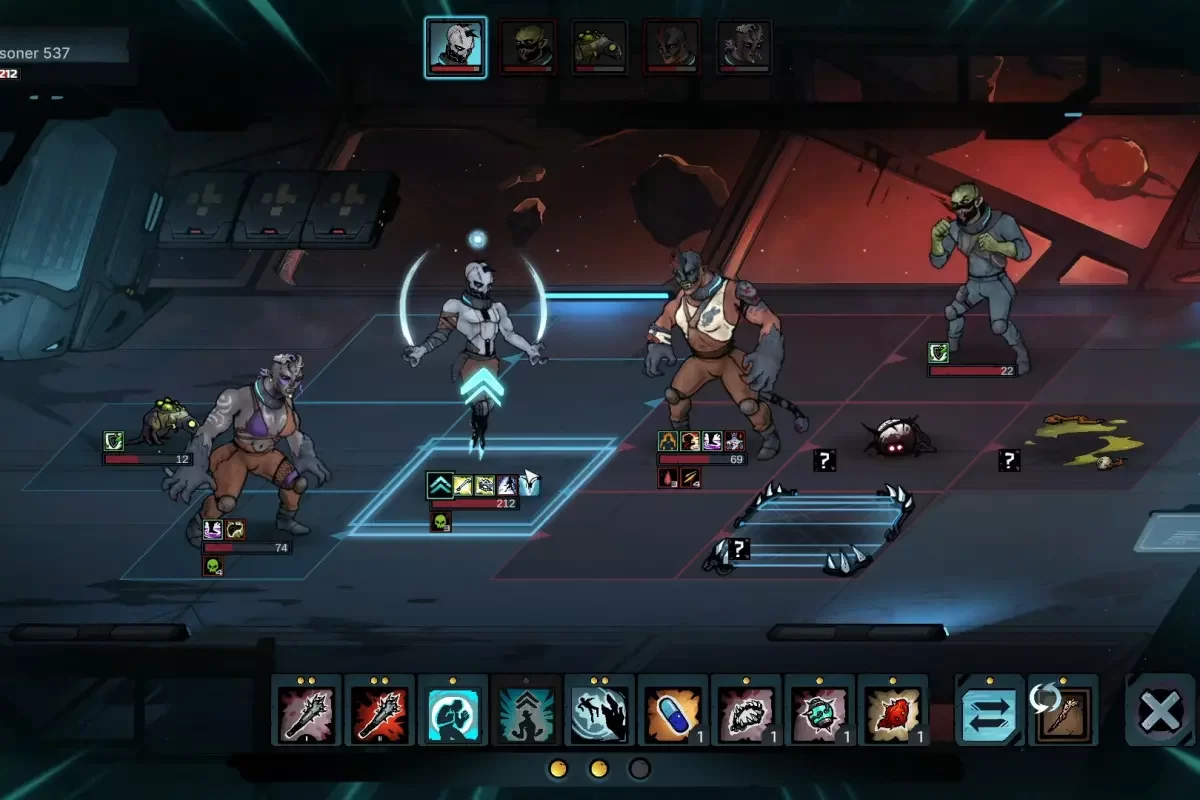Switch weapon with the club swap icon
The height and width of the screenshot is (800, 1200).
pyautogui.click(x=1062, y=710)
